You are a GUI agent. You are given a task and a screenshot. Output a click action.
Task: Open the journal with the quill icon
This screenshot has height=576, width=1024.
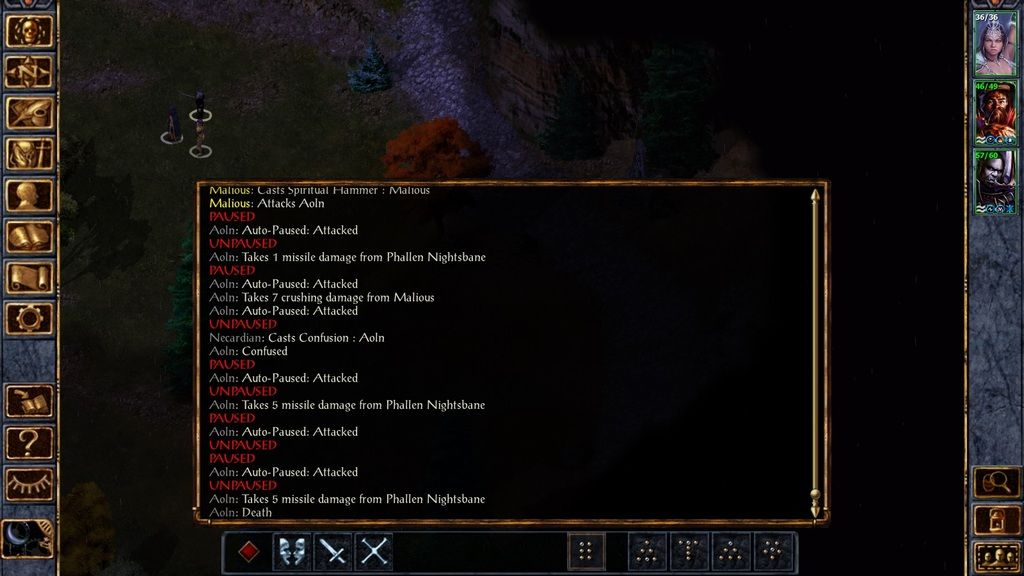click(29, 113)
